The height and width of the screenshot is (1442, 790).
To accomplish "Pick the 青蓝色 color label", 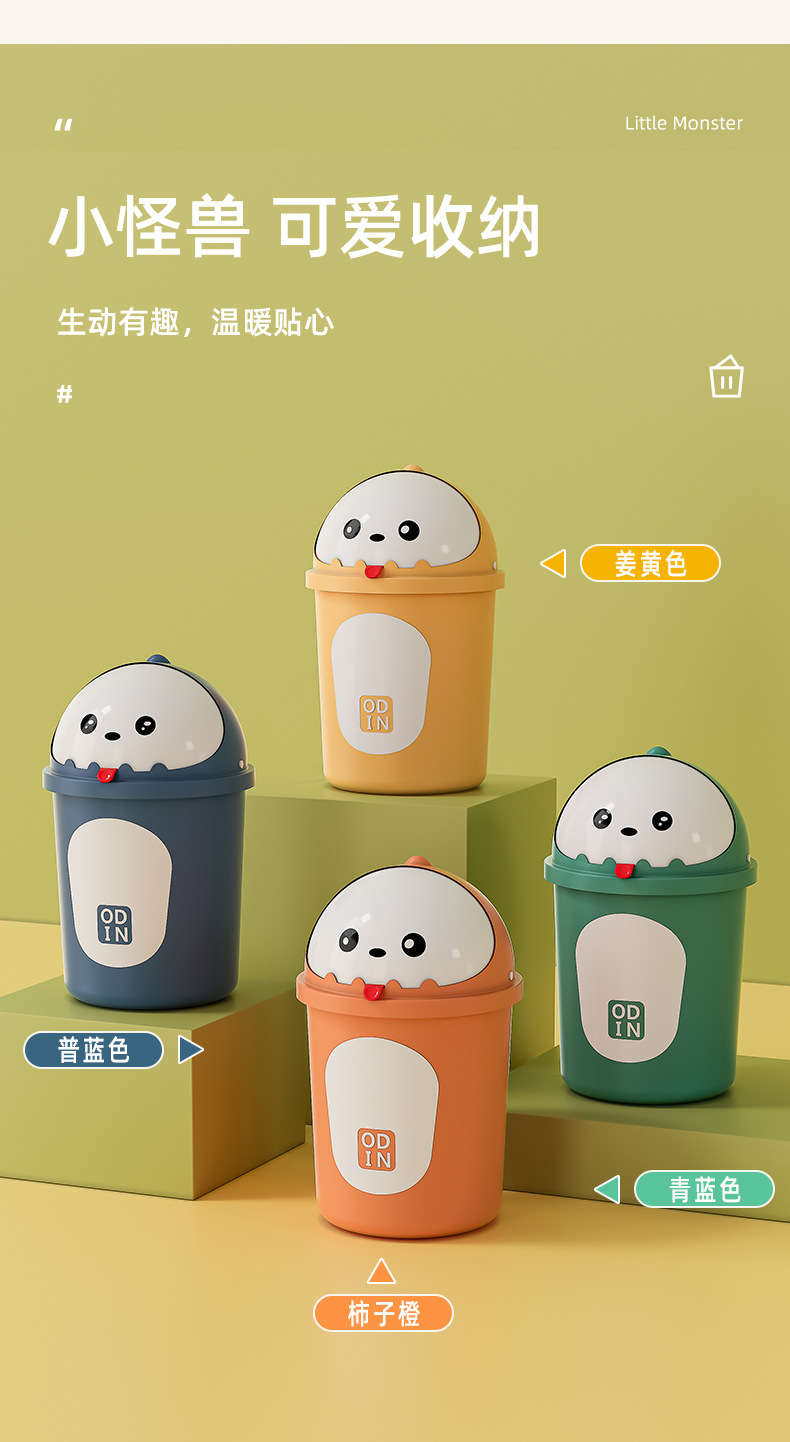I will (x=704, y=1189).
